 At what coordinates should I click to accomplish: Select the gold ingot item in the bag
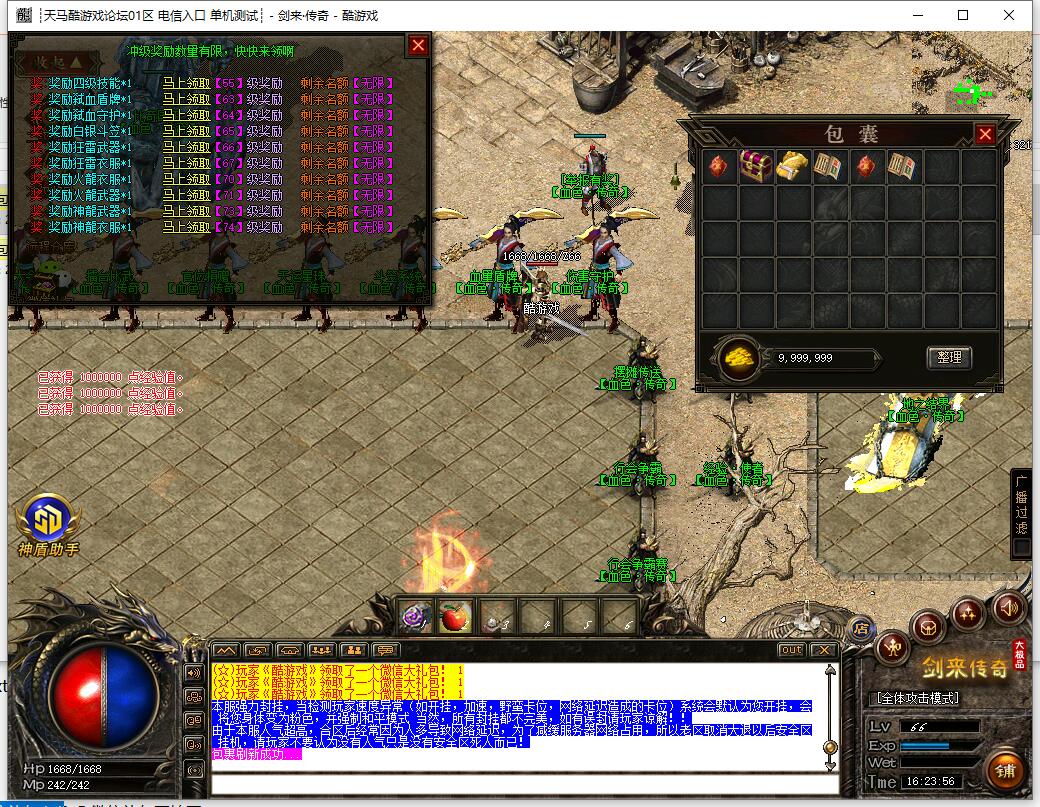(792, 167)
